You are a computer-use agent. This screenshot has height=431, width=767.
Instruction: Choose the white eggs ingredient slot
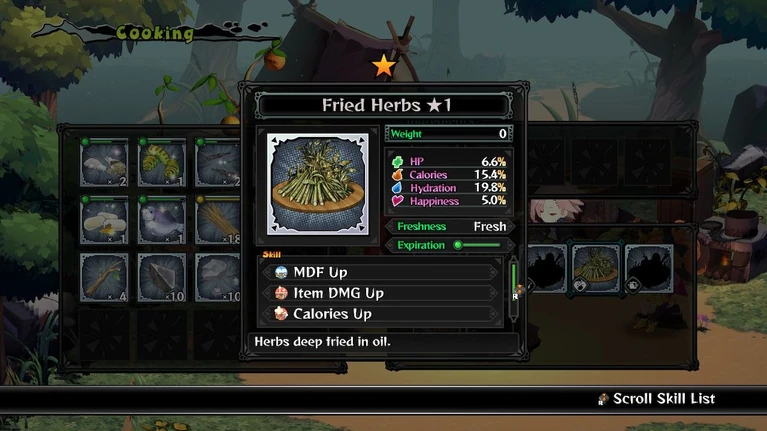[x=104, y=219]
